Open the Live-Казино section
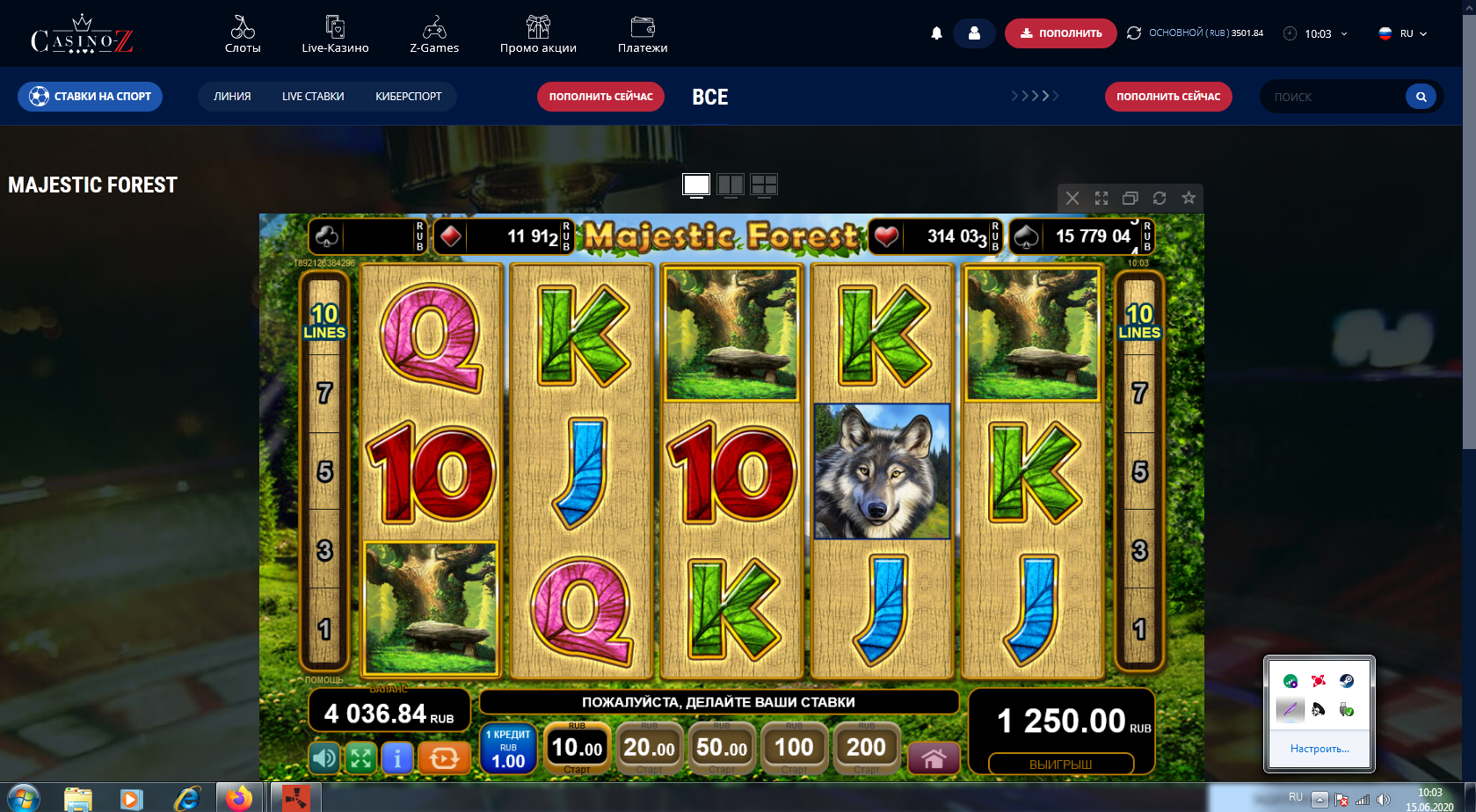The image size is (1476, 812). pyautogui.click(x=335, y=35)
